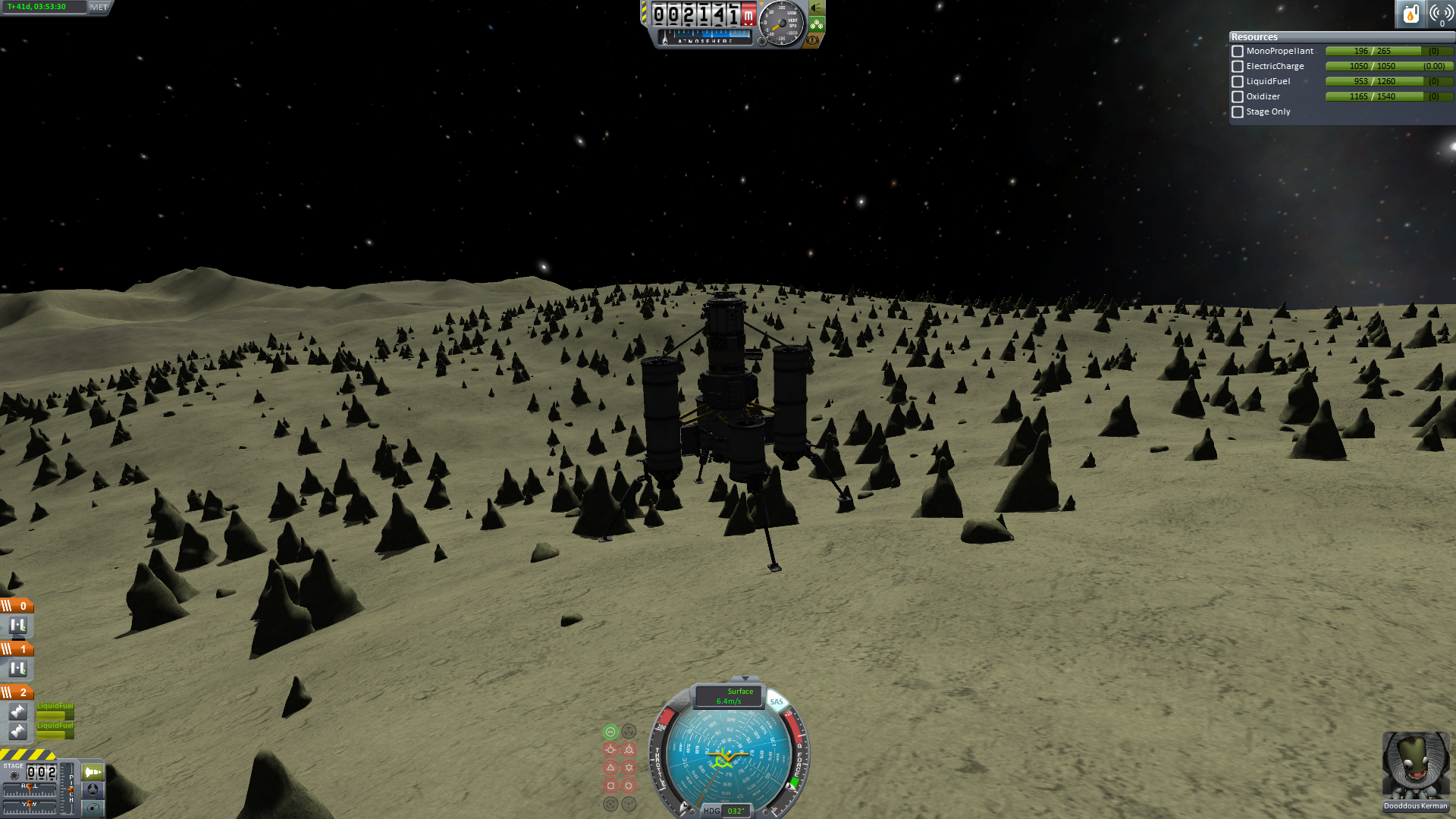Toggle the SAS button on the navball

(x=777, y=701)
